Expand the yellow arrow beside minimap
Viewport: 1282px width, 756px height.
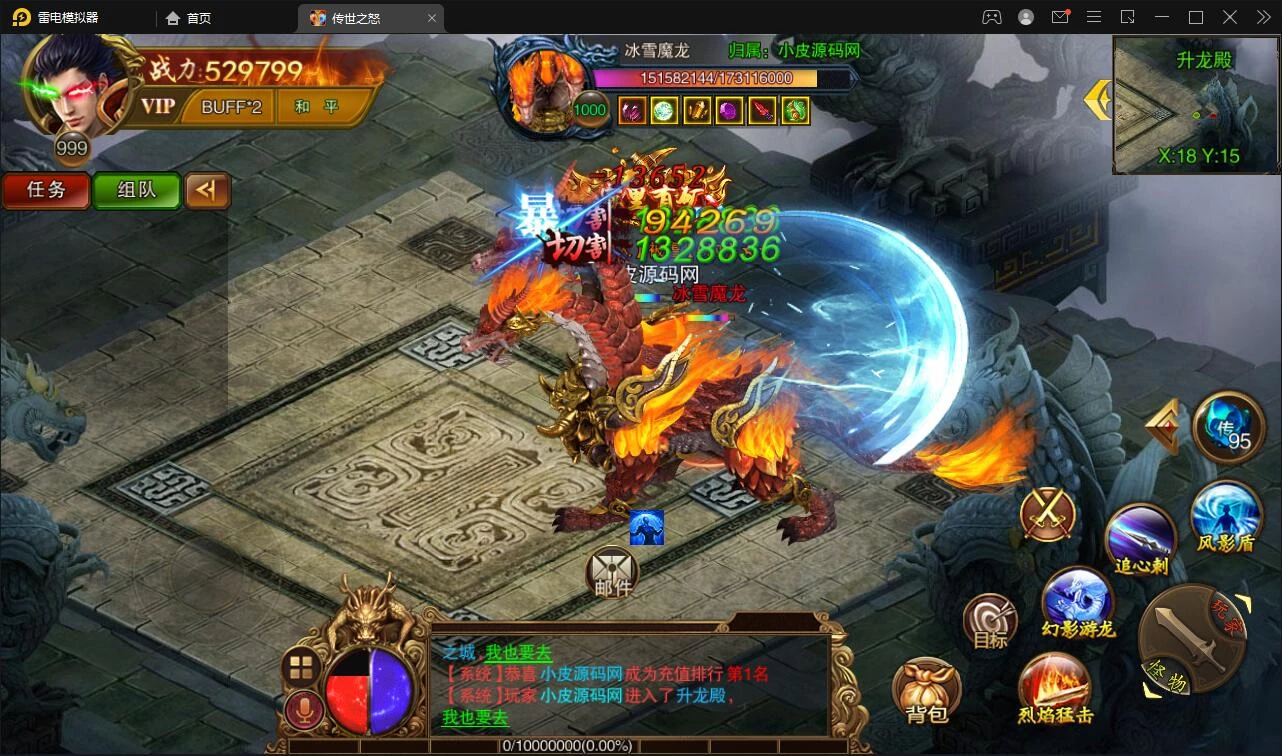pos(1098,99)
